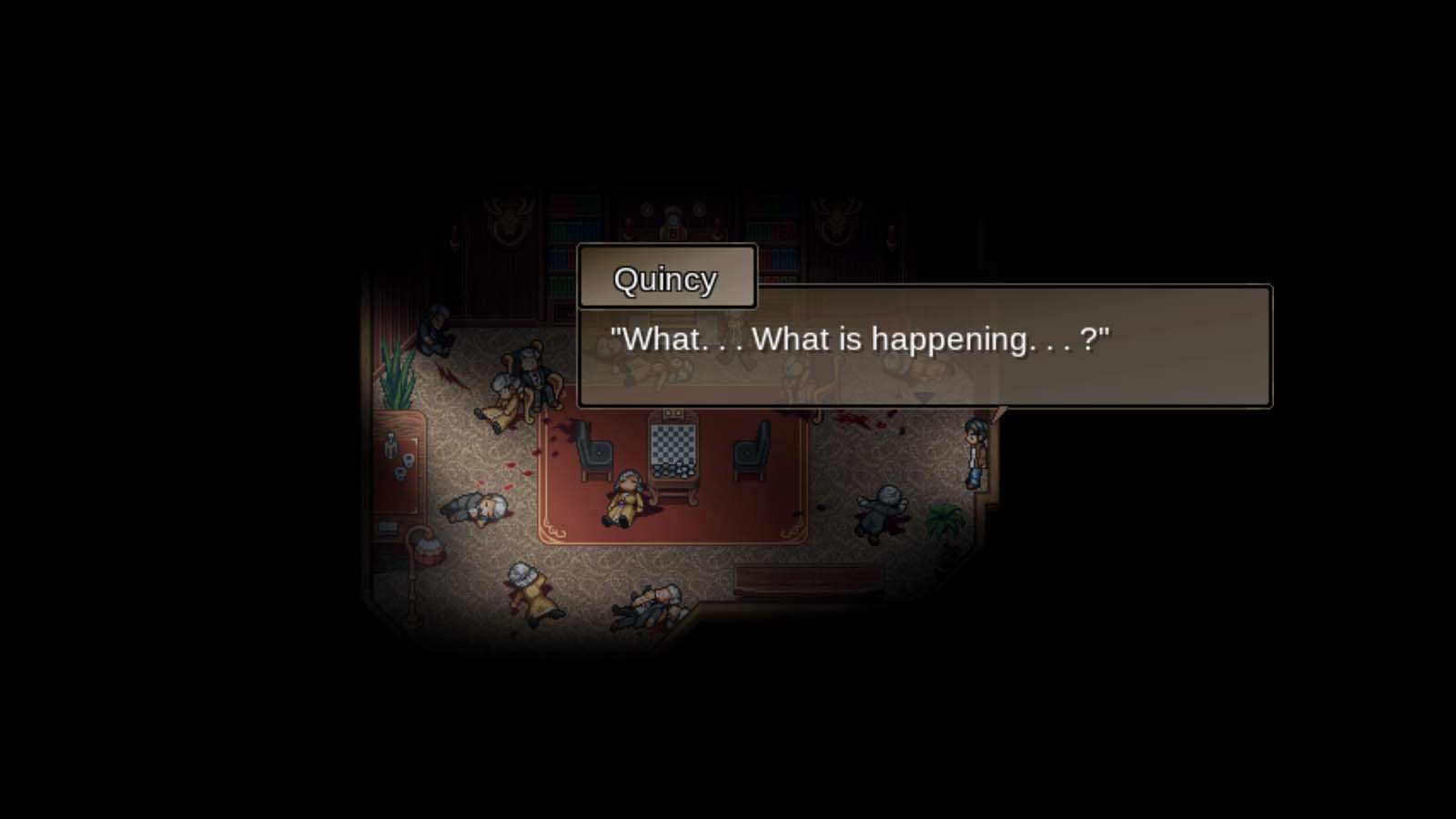Click the grey-clad body near the palm plant
This screenshot has width=1456, height=819.
[x=880, y=511]
